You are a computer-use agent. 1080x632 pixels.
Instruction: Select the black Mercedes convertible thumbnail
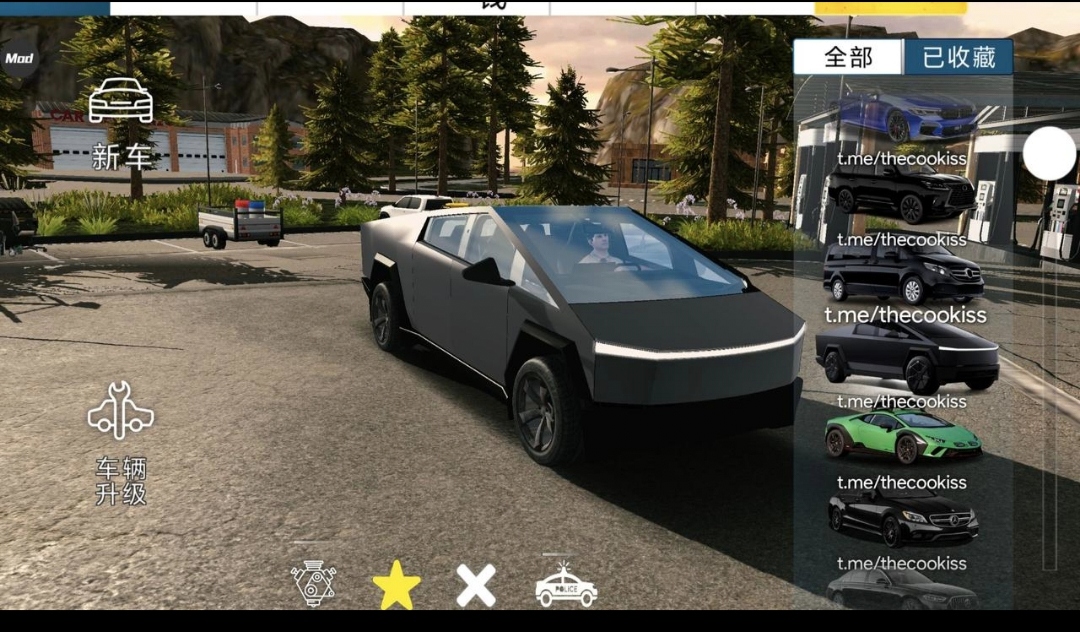902,517
